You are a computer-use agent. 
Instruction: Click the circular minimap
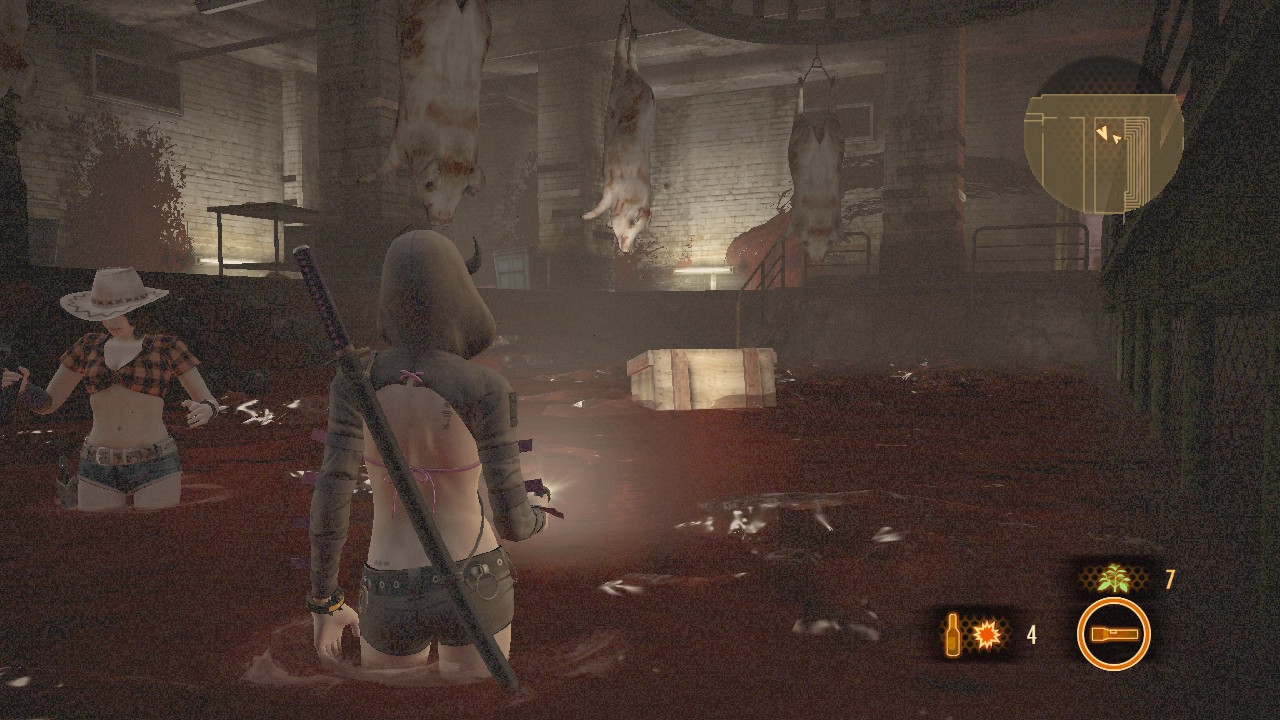[x=1103, y=136]
